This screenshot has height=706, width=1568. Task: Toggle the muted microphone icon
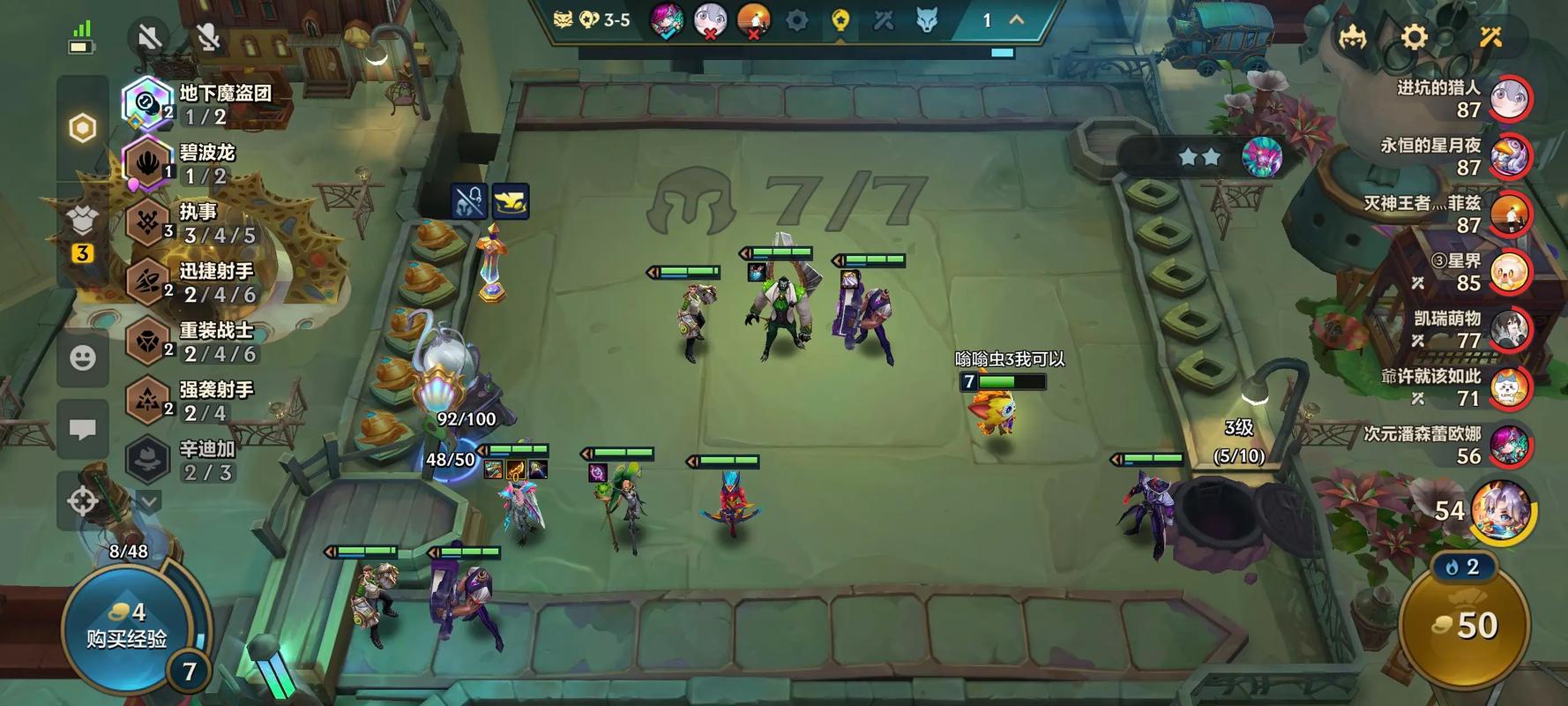(208, 37)
